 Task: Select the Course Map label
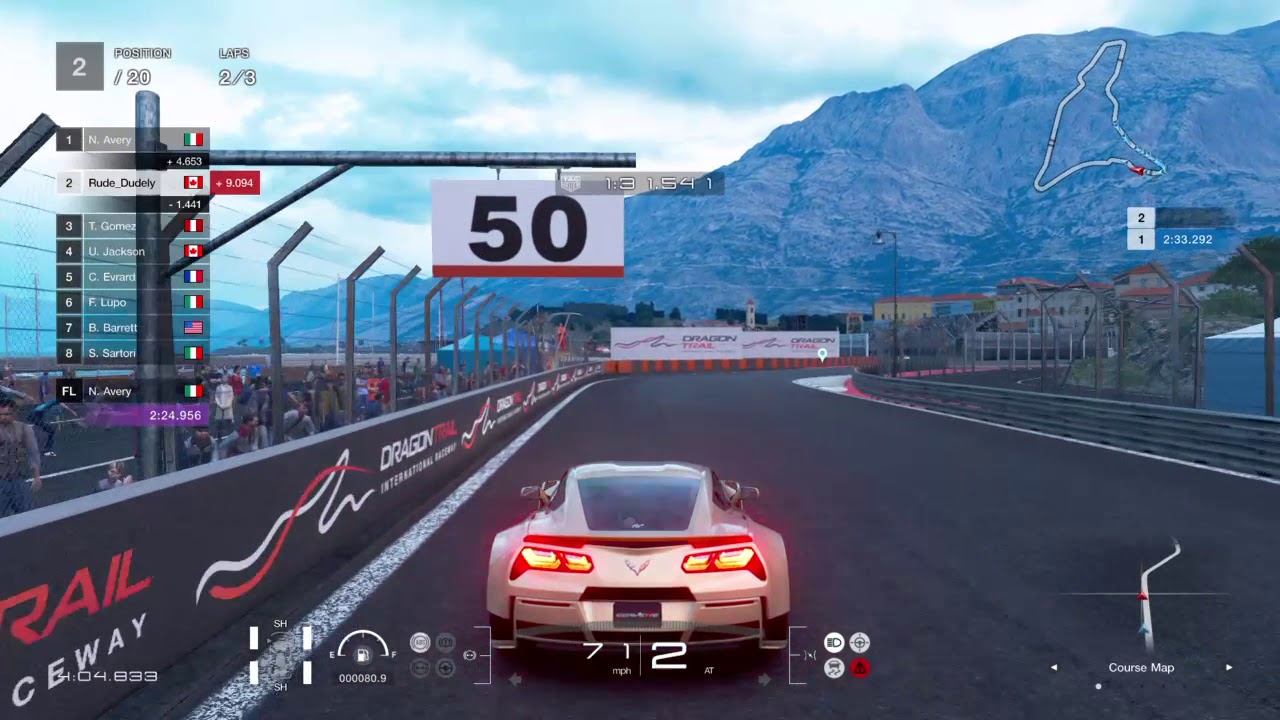click(1140, 667)
